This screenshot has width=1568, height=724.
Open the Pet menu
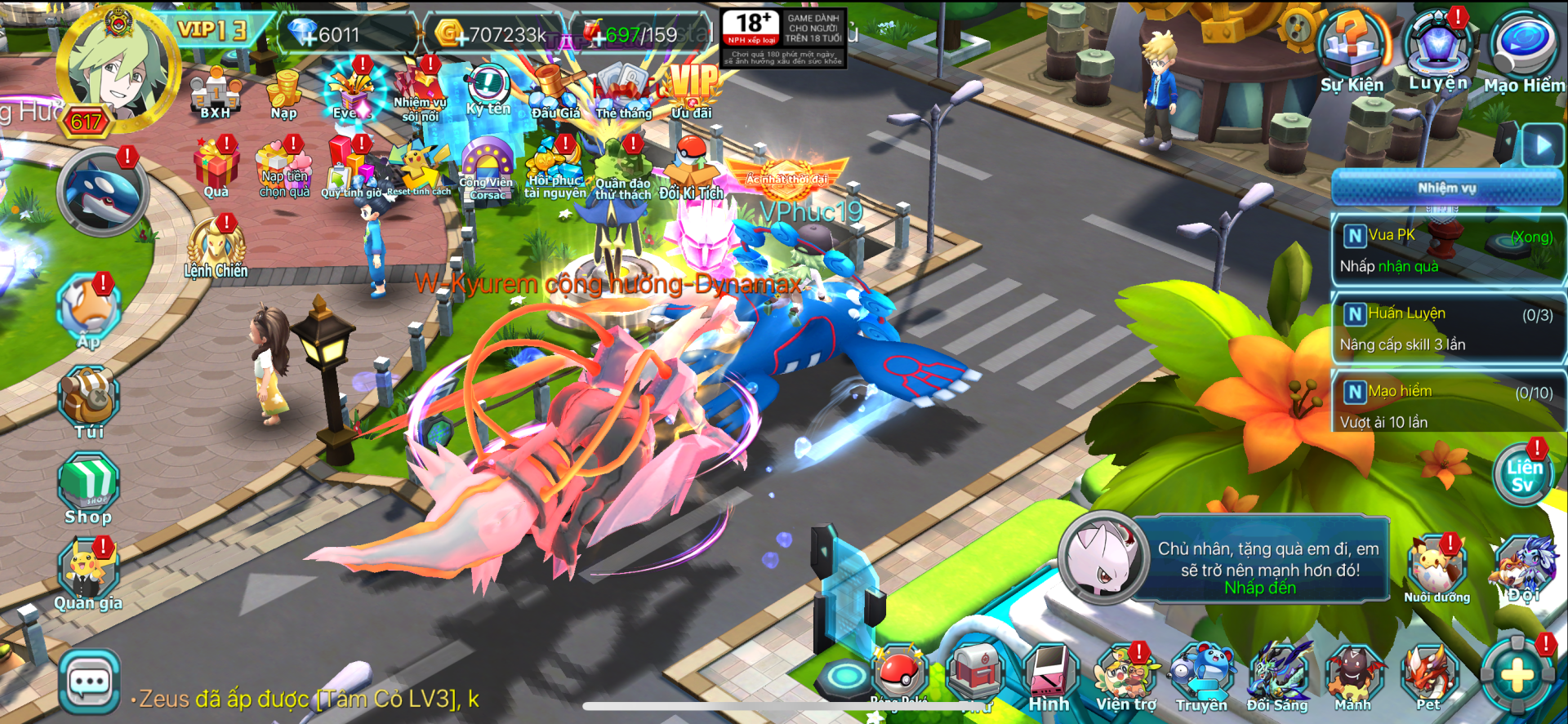pos(1428,677)
